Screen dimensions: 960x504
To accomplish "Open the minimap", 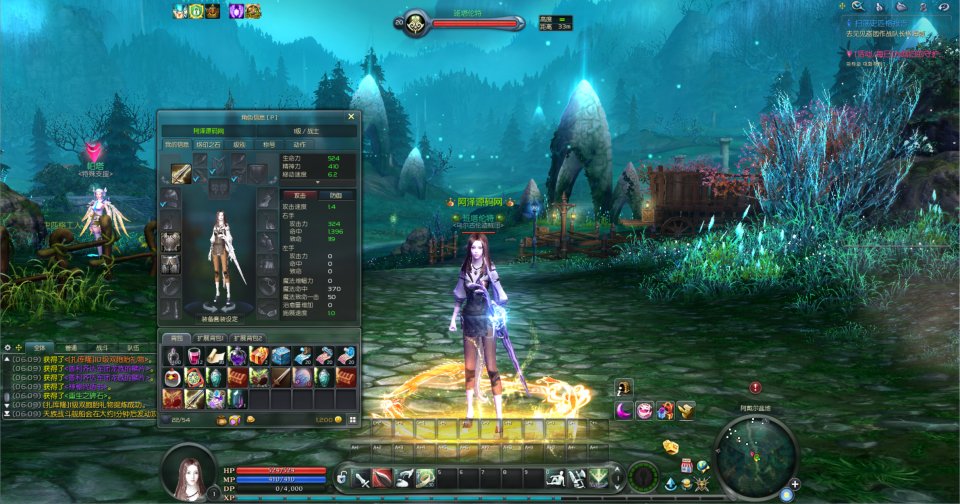I will pyautogui.click(x=757, y=456).
